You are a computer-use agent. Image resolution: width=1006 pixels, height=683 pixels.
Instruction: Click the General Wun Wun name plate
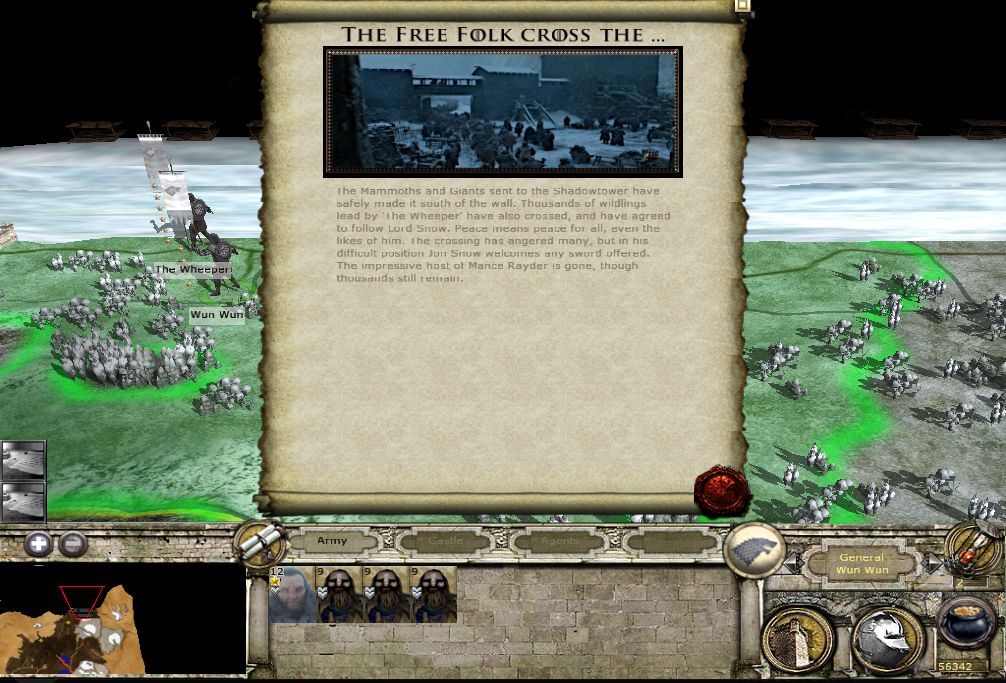click(x=863, y=564)
